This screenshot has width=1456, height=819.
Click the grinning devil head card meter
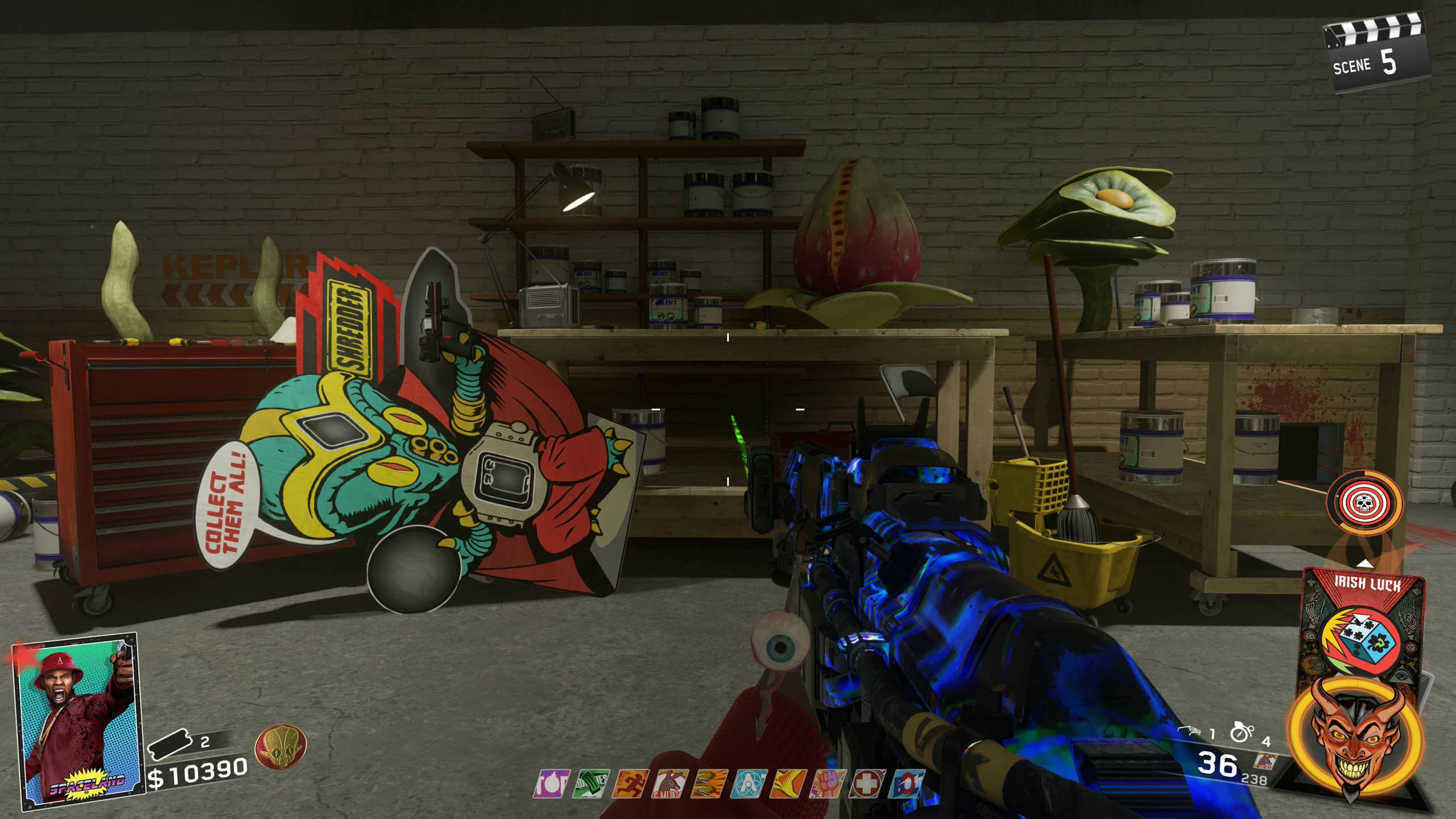click(x=1356, y=737)
